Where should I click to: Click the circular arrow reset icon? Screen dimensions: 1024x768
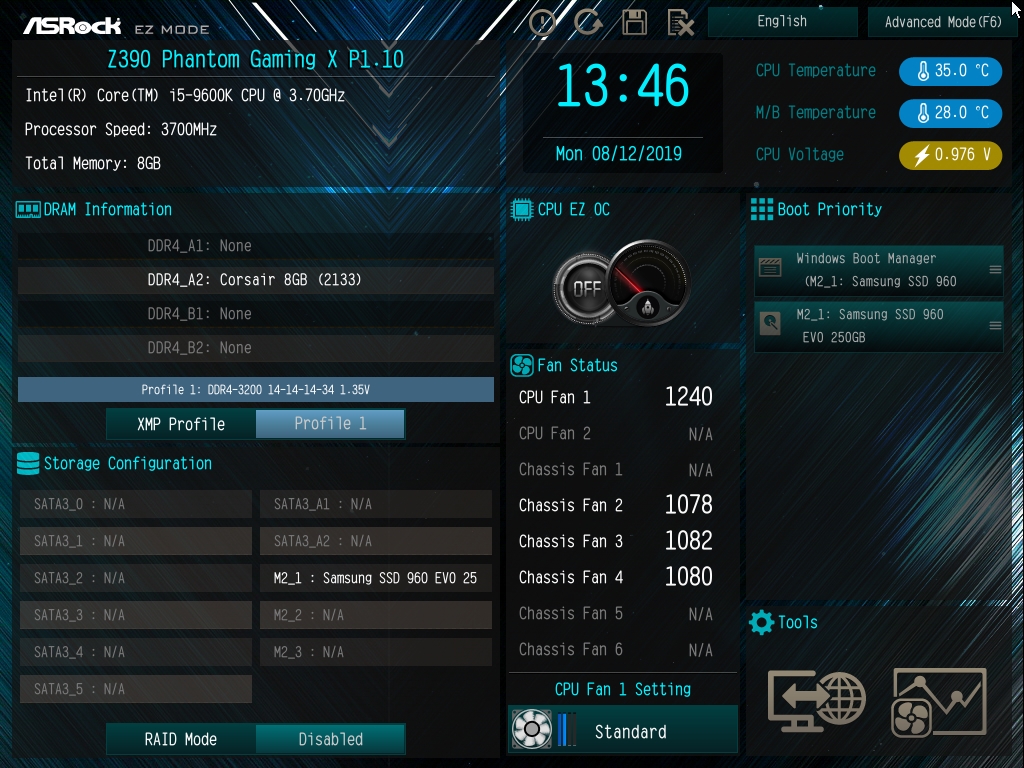tap(588, 22)
